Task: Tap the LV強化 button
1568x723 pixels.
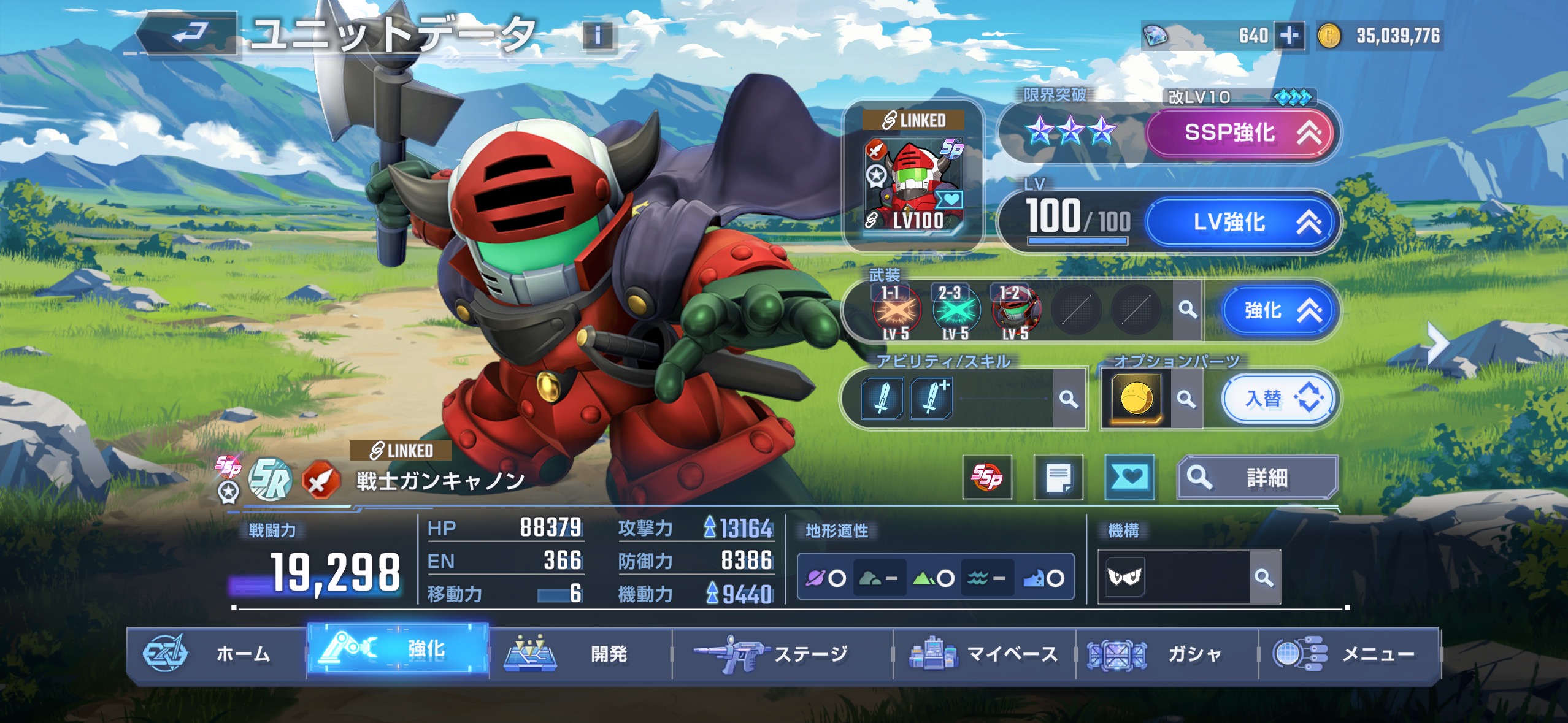Action: click(x=1239, y=222)
